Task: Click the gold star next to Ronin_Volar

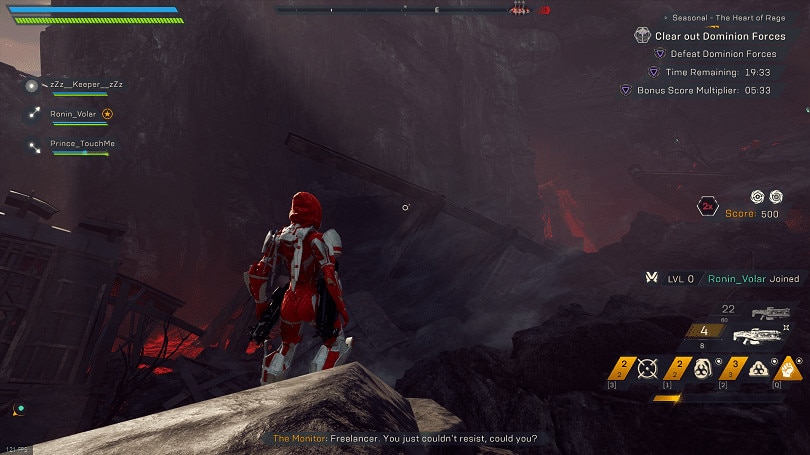Action: tap(108, 115)
